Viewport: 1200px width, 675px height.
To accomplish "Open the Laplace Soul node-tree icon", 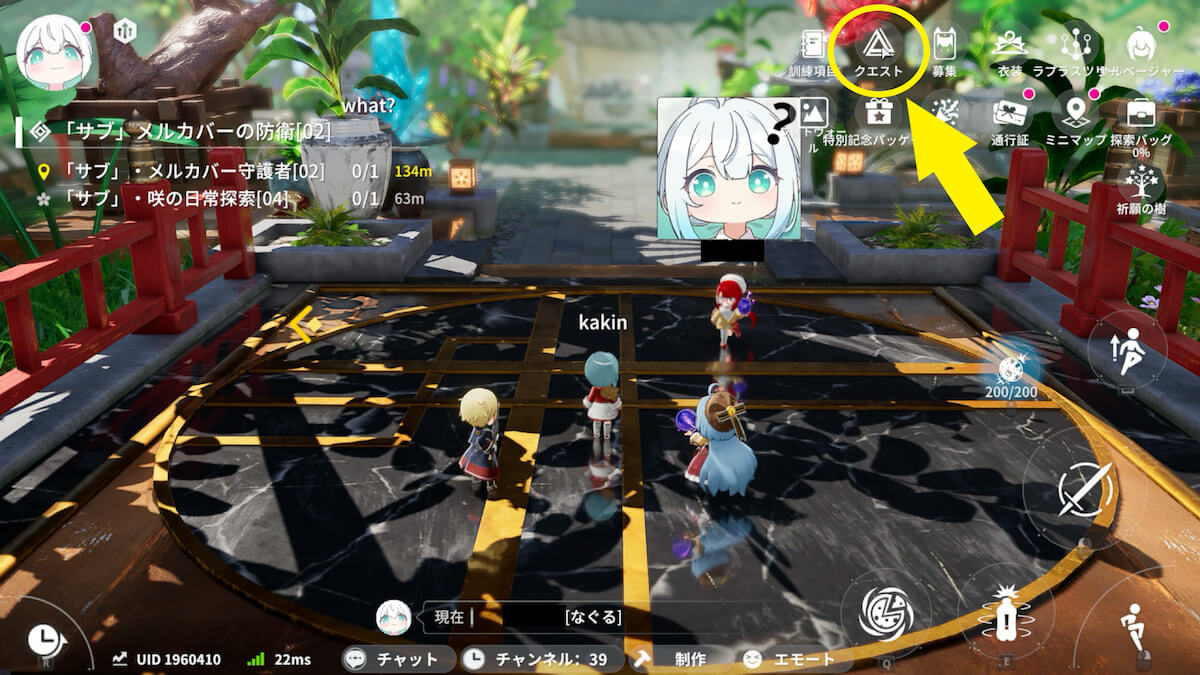I will pyautogui.click(x=1077, y=48).
